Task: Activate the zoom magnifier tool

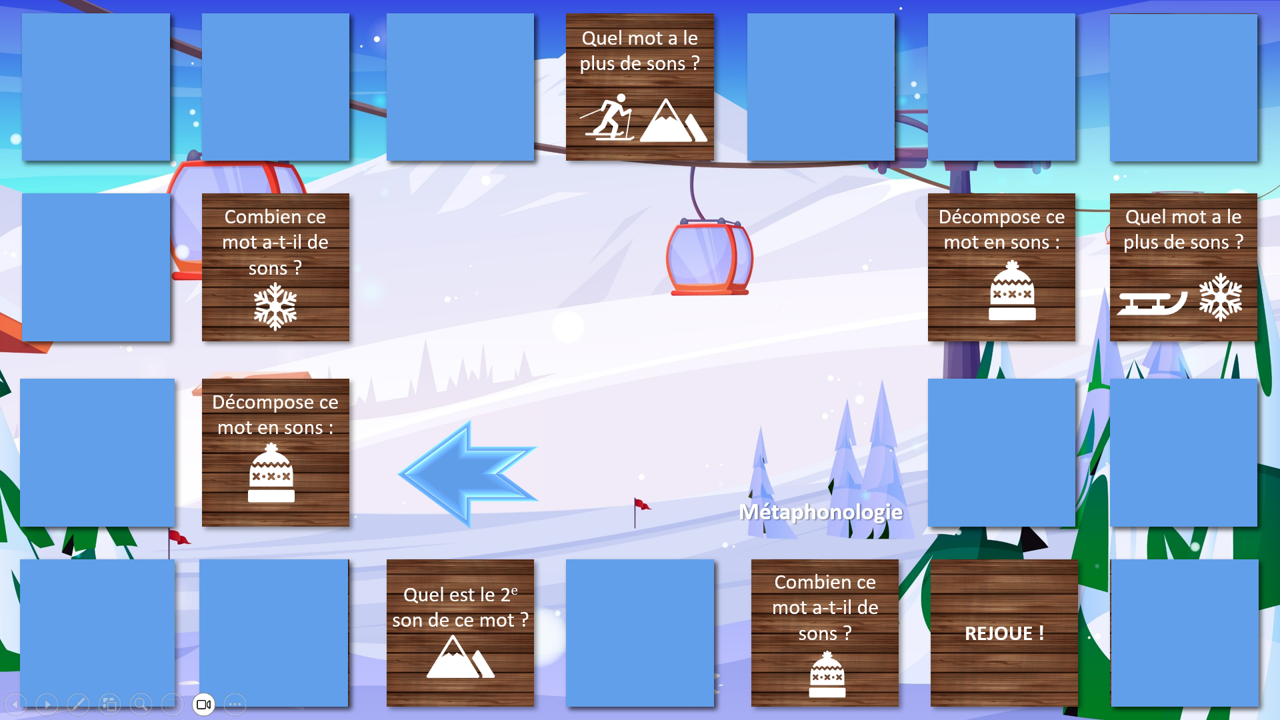Action: 141,704
